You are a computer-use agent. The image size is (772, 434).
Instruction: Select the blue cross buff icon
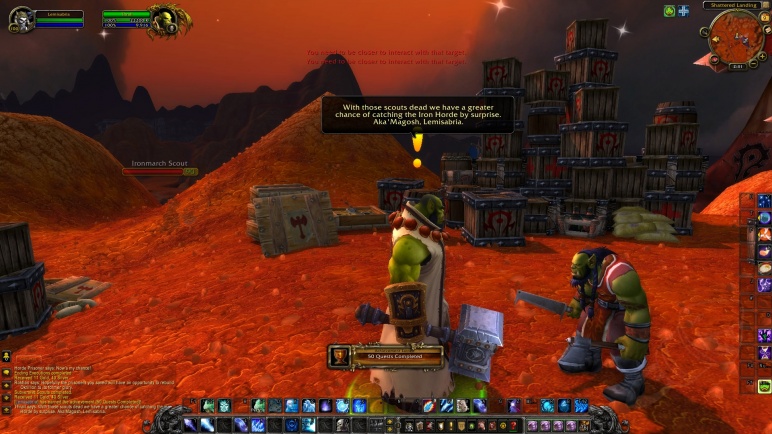pos(683,11)
